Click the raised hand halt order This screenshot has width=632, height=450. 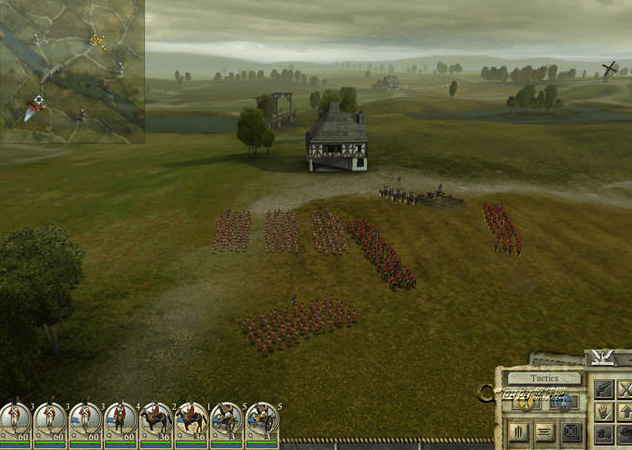[605, 411]
